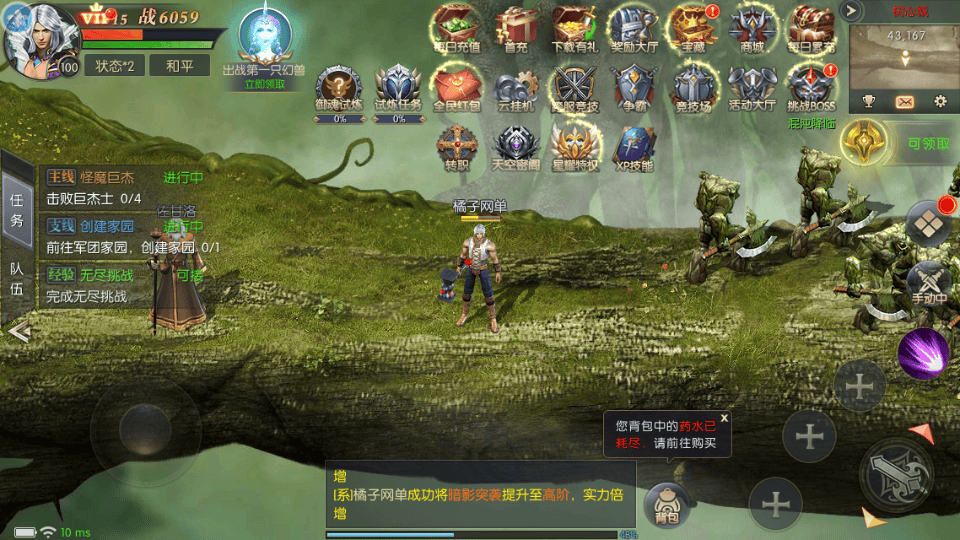This screenshot has width=960, height=540.
Task: Open the 背包 backpack
Action: [x=665, y=503]
